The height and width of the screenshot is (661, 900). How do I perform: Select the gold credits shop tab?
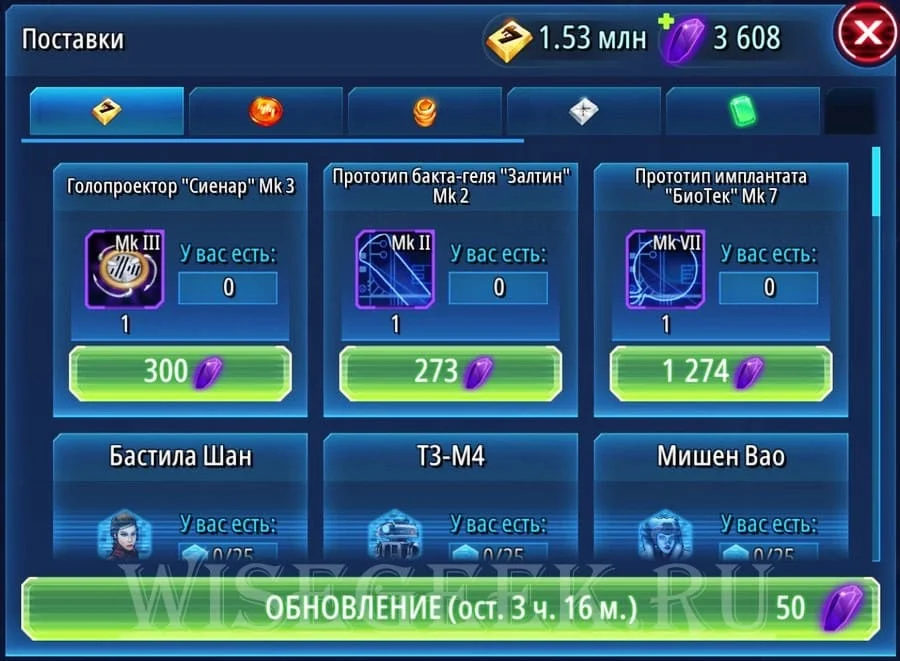[x=107, y=112]
